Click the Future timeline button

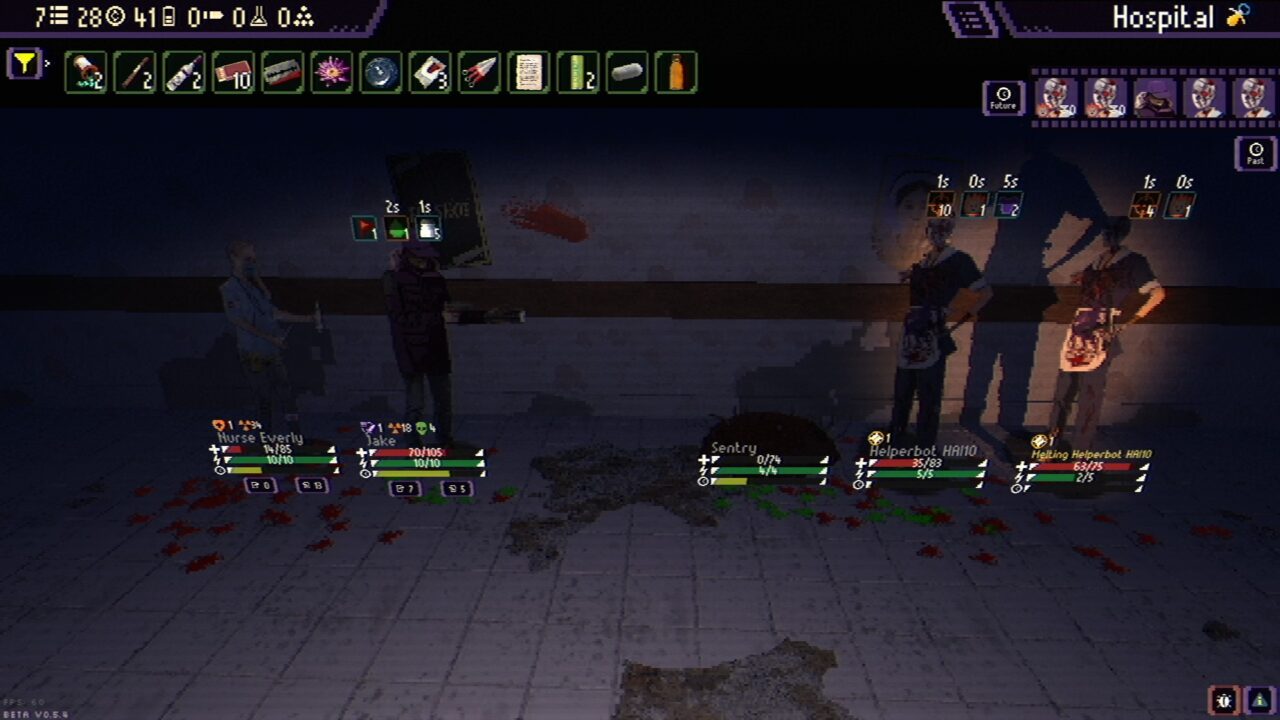pos(1003,98)
